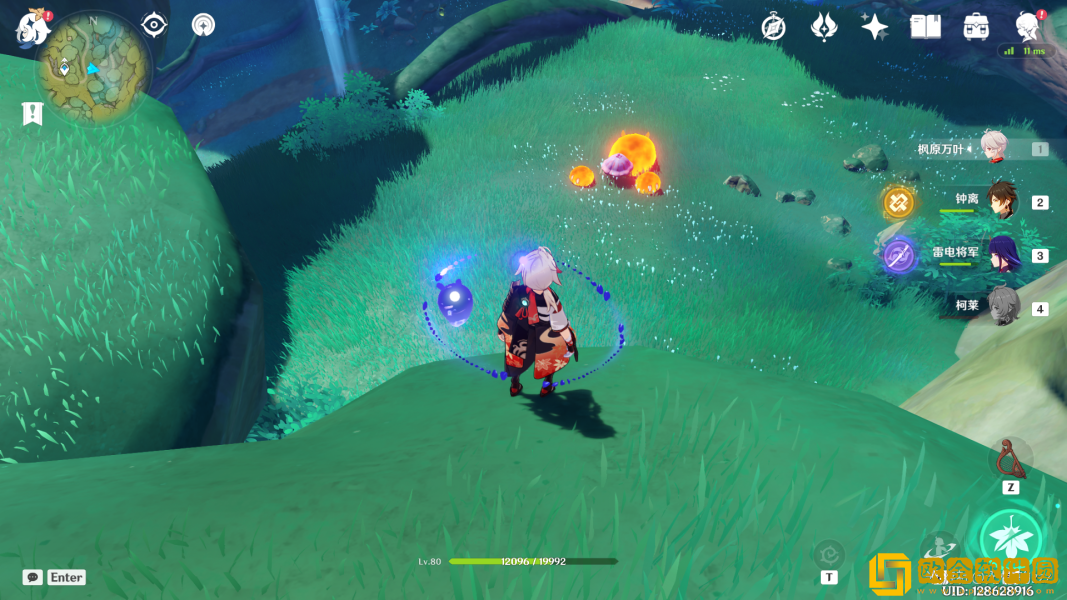Switch to party member 柯莱

1002,306
